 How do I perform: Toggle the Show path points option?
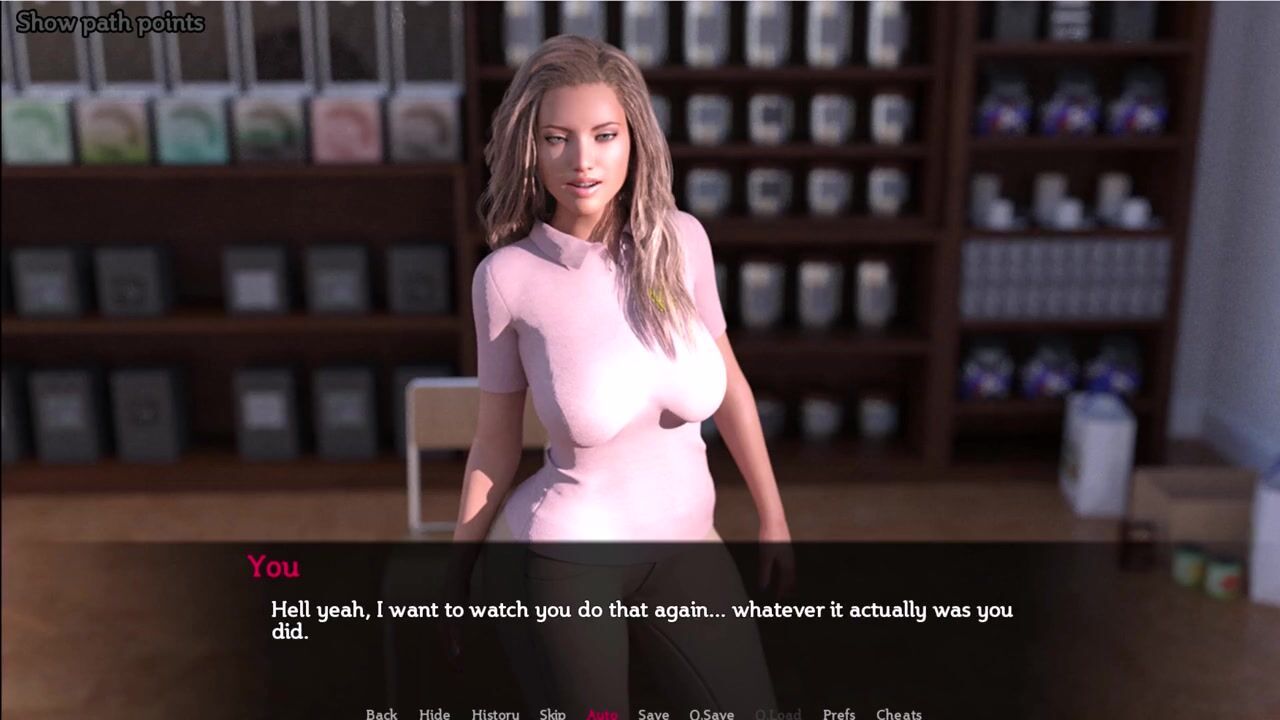click(x=110, y=22)
